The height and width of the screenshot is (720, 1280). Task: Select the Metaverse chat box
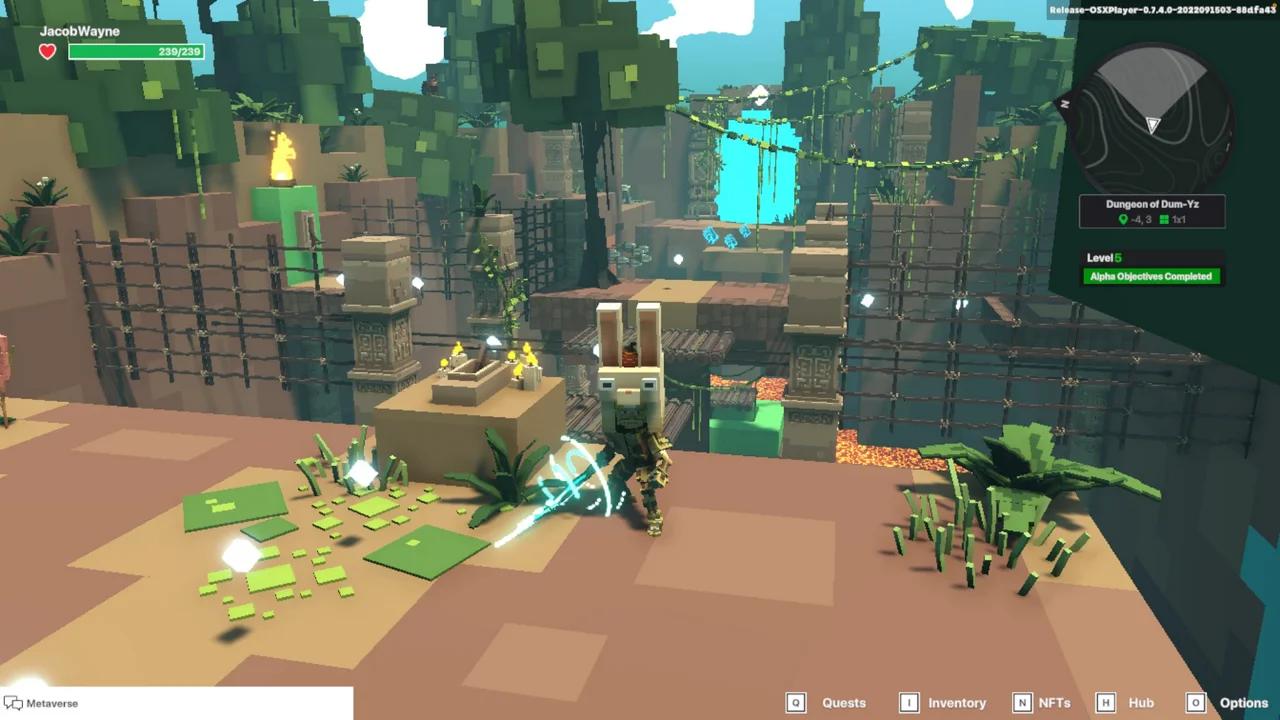(177, 703)
